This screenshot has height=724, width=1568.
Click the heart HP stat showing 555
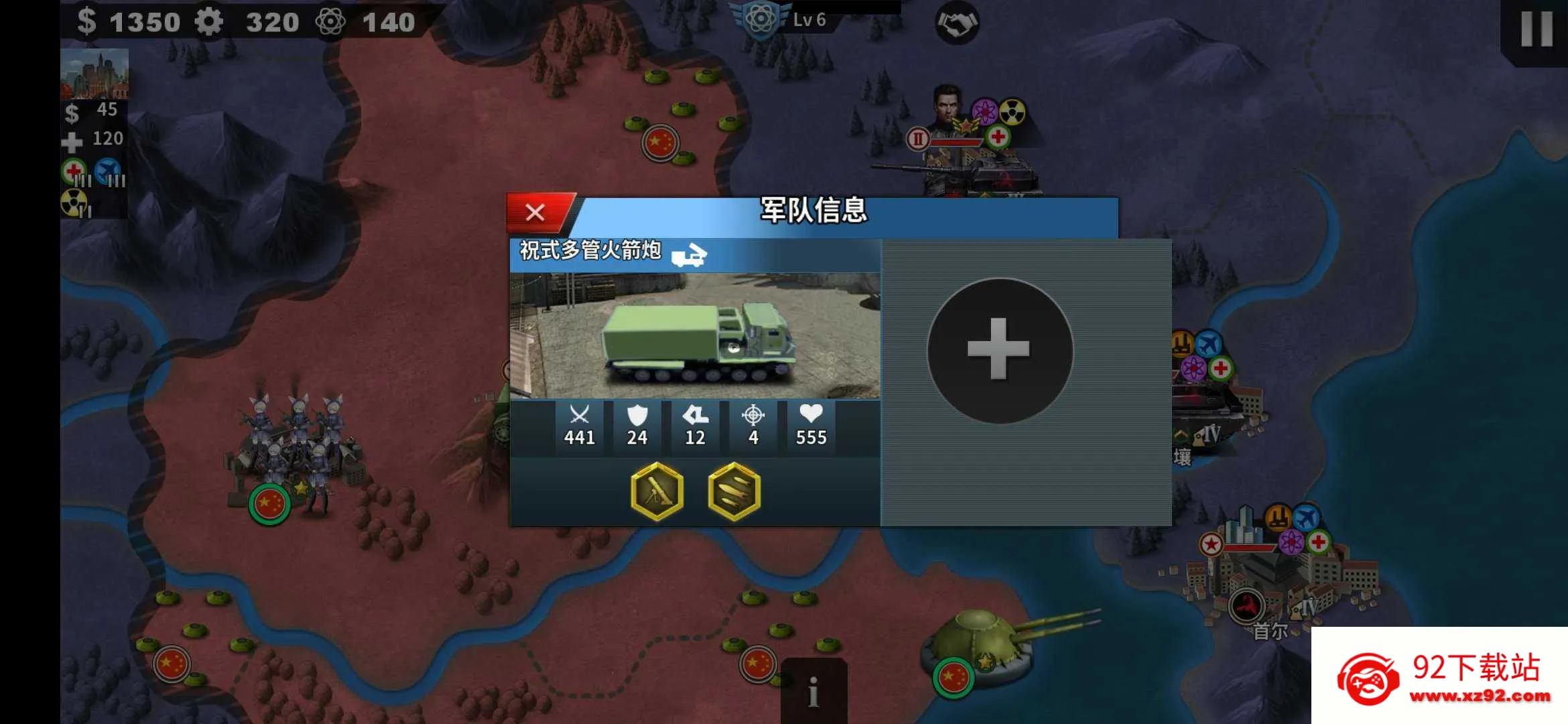[x=809, y=417]
